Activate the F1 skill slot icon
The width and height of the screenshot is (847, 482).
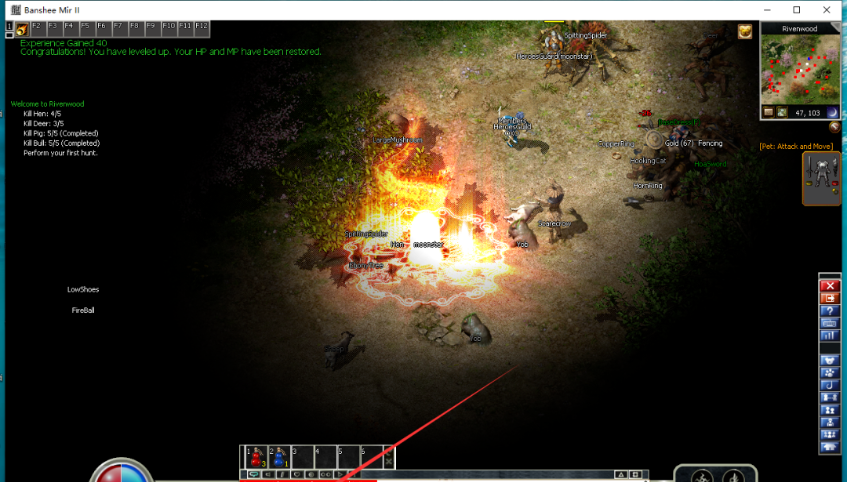tap(21, 30)
